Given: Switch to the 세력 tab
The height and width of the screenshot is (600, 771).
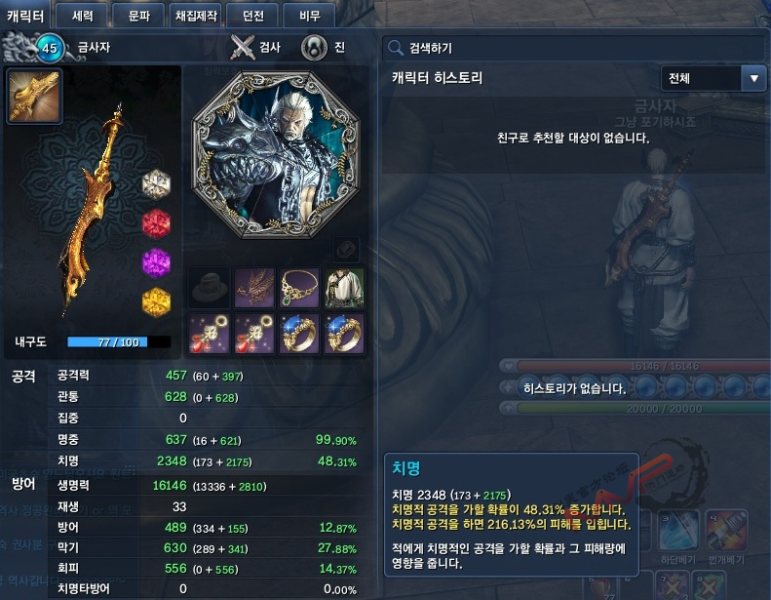Looking at the screenshot, I should point(83,15).
